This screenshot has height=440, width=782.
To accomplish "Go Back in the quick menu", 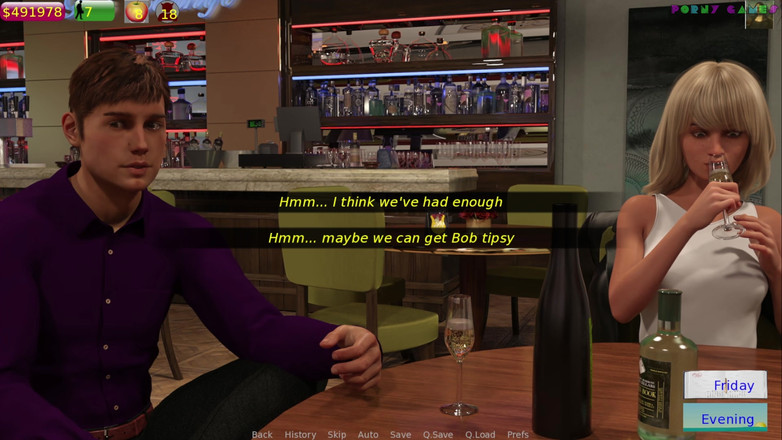I will coord(262,434).
